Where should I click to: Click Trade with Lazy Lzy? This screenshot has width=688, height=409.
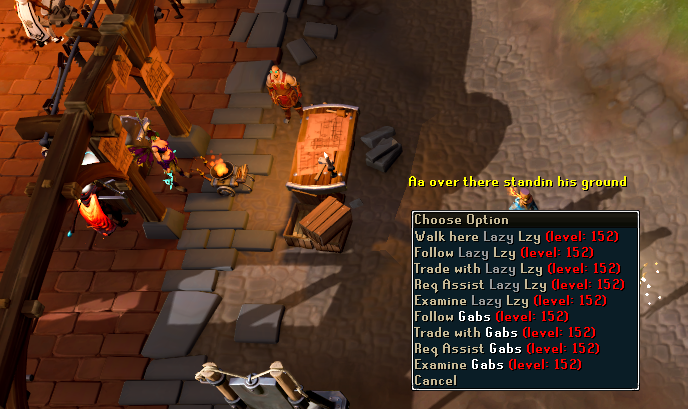click(x=517, y=269)
